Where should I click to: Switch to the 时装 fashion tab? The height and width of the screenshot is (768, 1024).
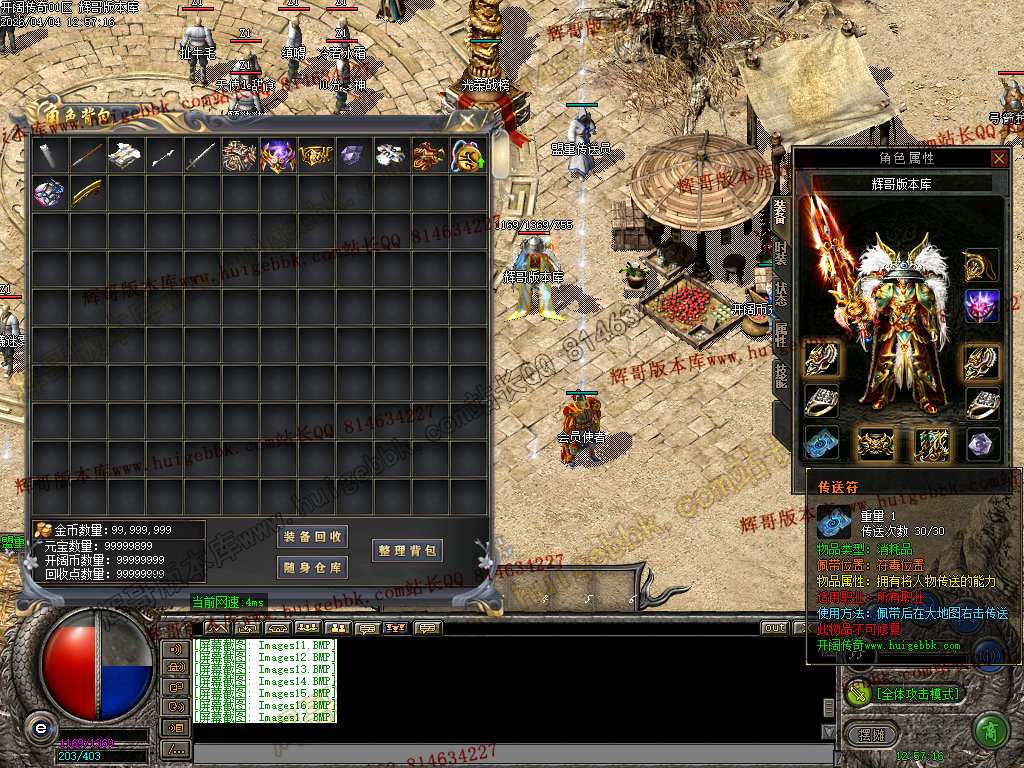(x=781, y=250)
